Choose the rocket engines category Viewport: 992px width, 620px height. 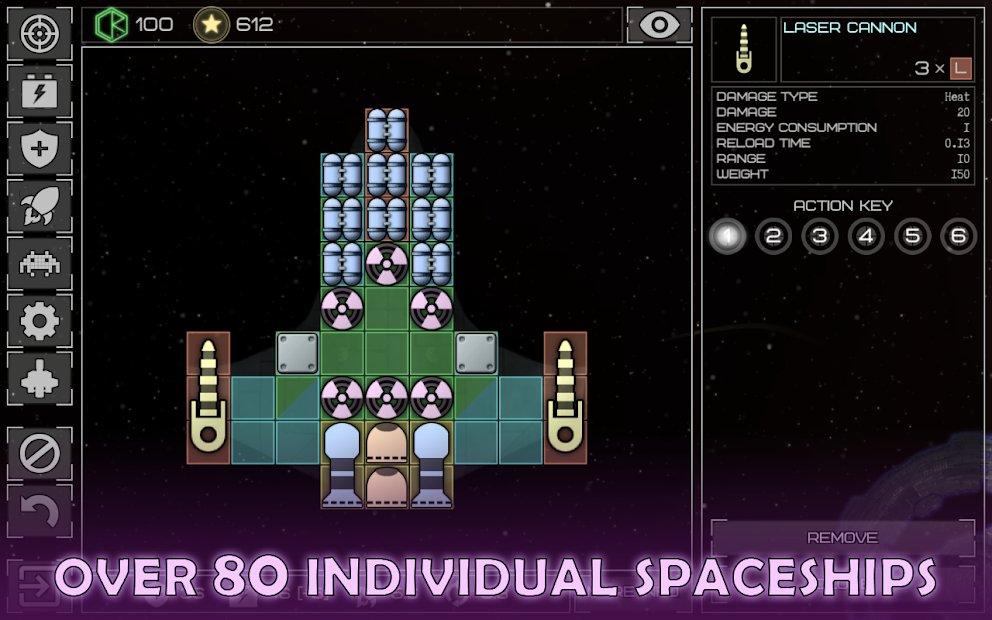(x=40, y=207)
